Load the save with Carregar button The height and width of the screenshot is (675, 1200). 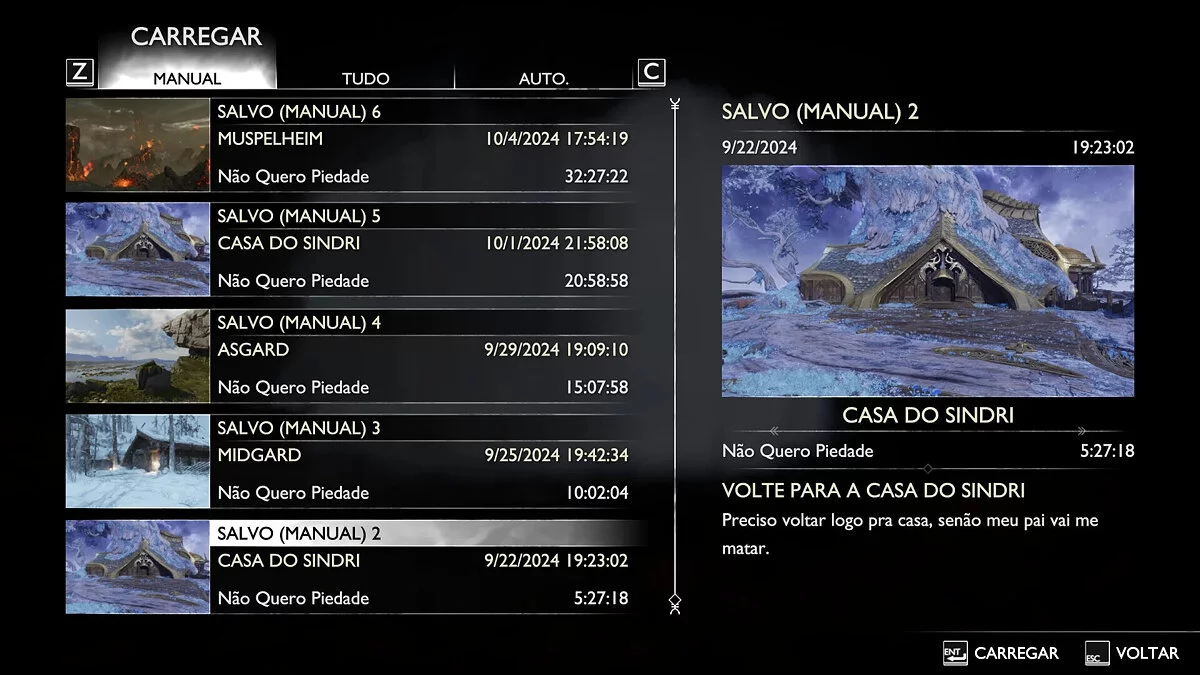(x=1001, y=653)
